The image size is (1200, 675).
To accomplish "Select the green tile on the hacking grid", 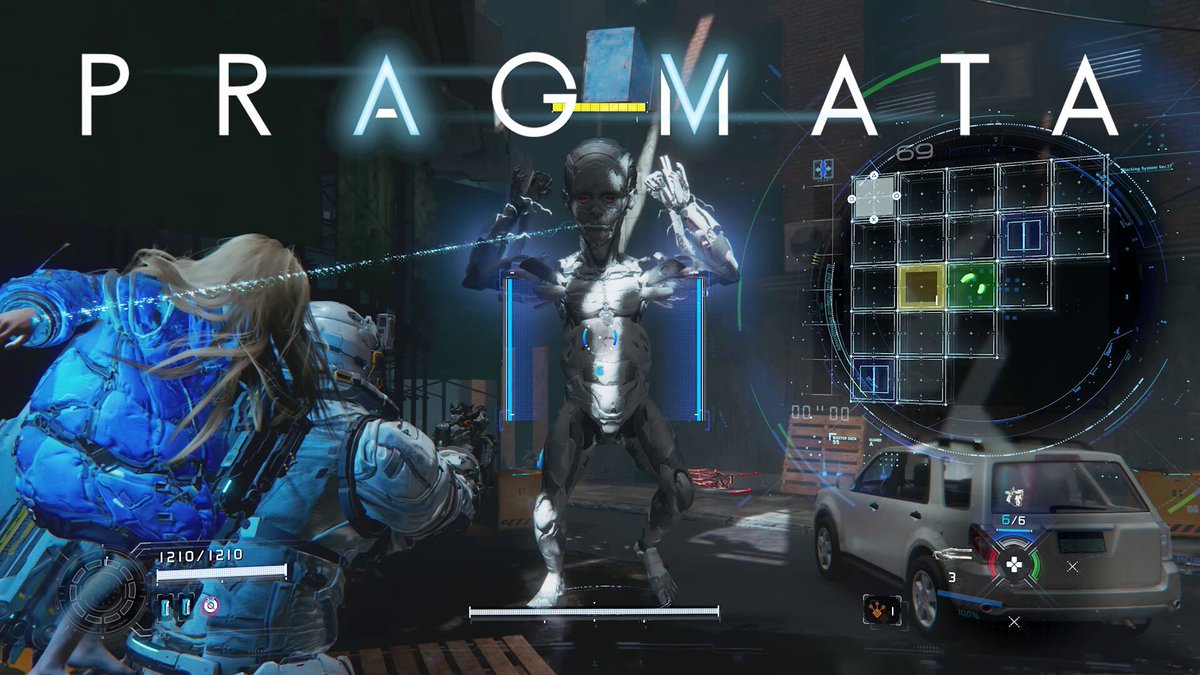I will coord(971,285).
